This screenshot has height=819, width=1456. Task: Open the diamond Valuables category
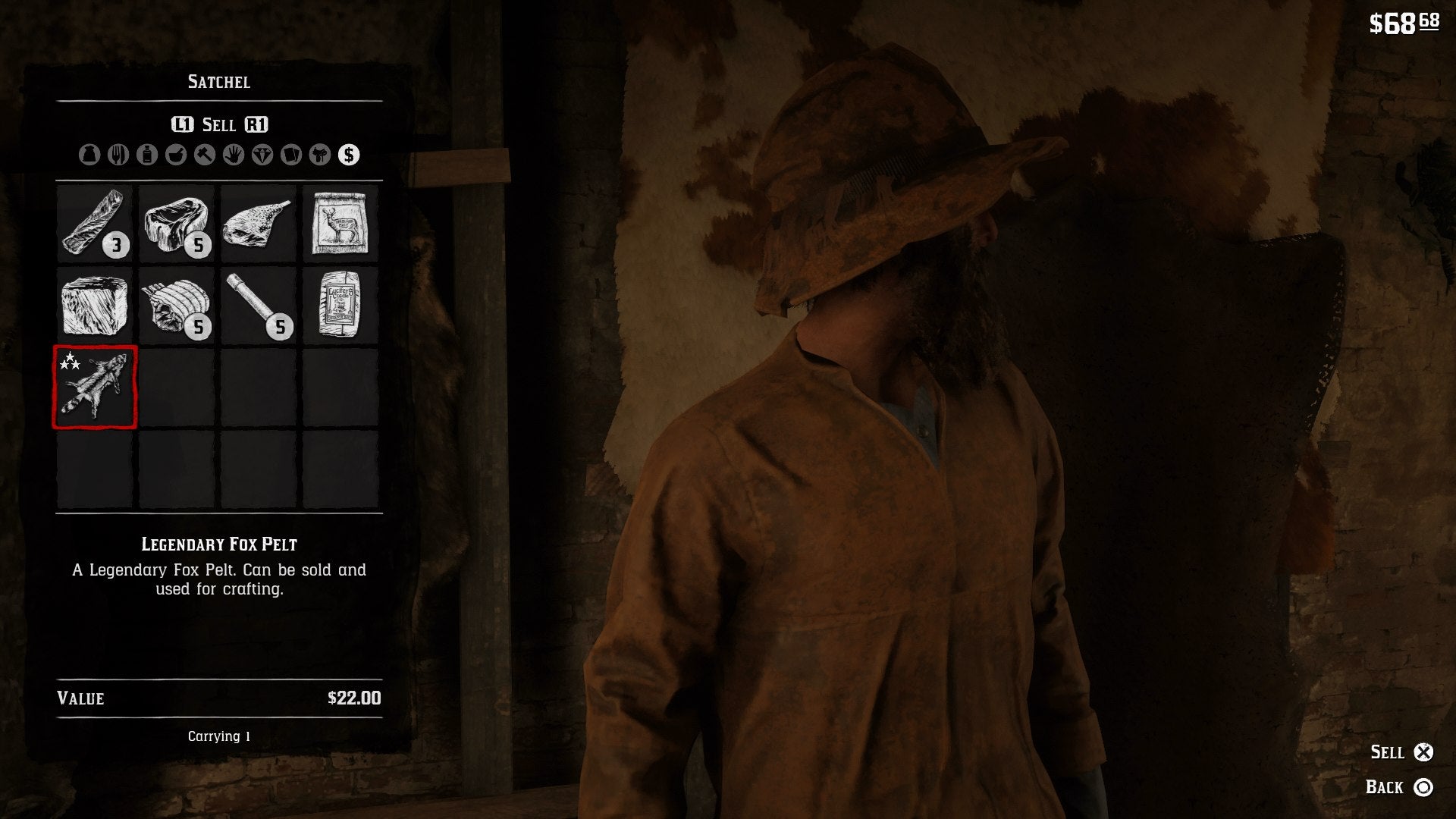[x=261, y=155]
